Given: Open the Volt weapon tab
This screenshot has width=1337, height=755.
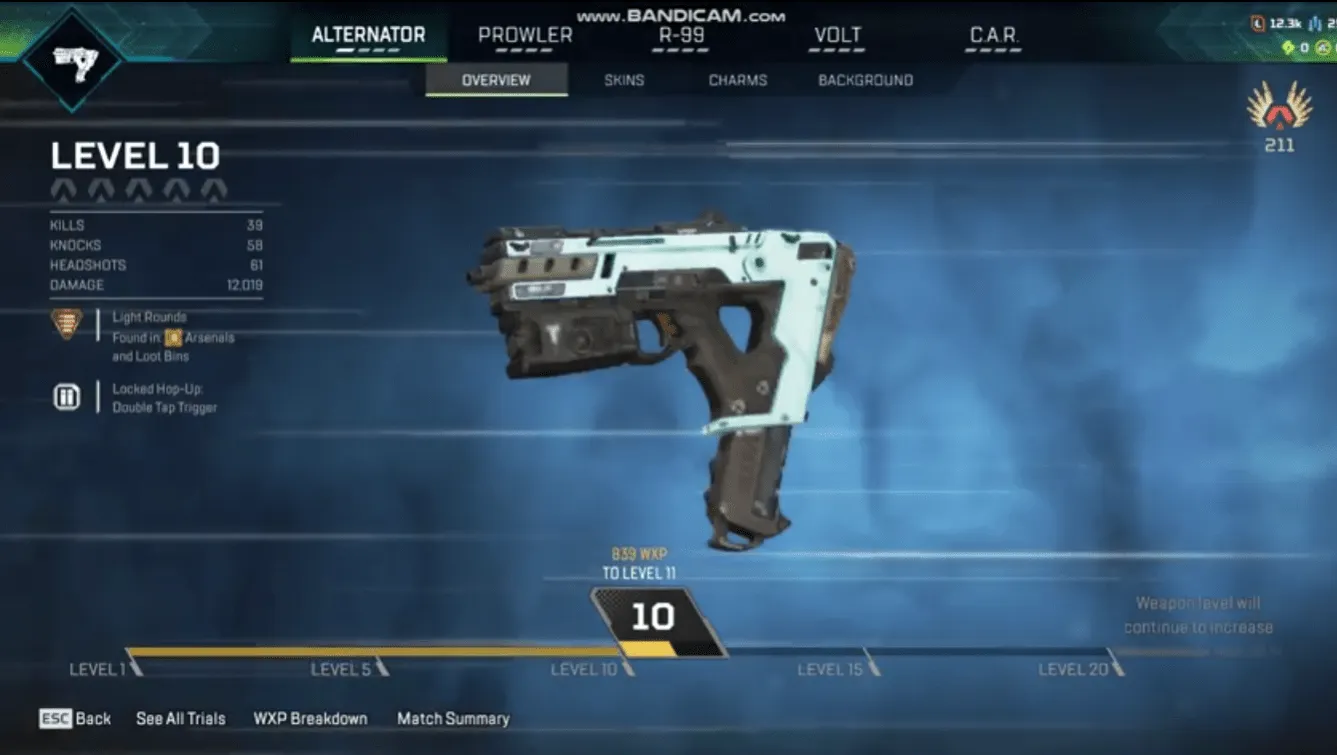Looking at the screenshot, I should (837, 36).
